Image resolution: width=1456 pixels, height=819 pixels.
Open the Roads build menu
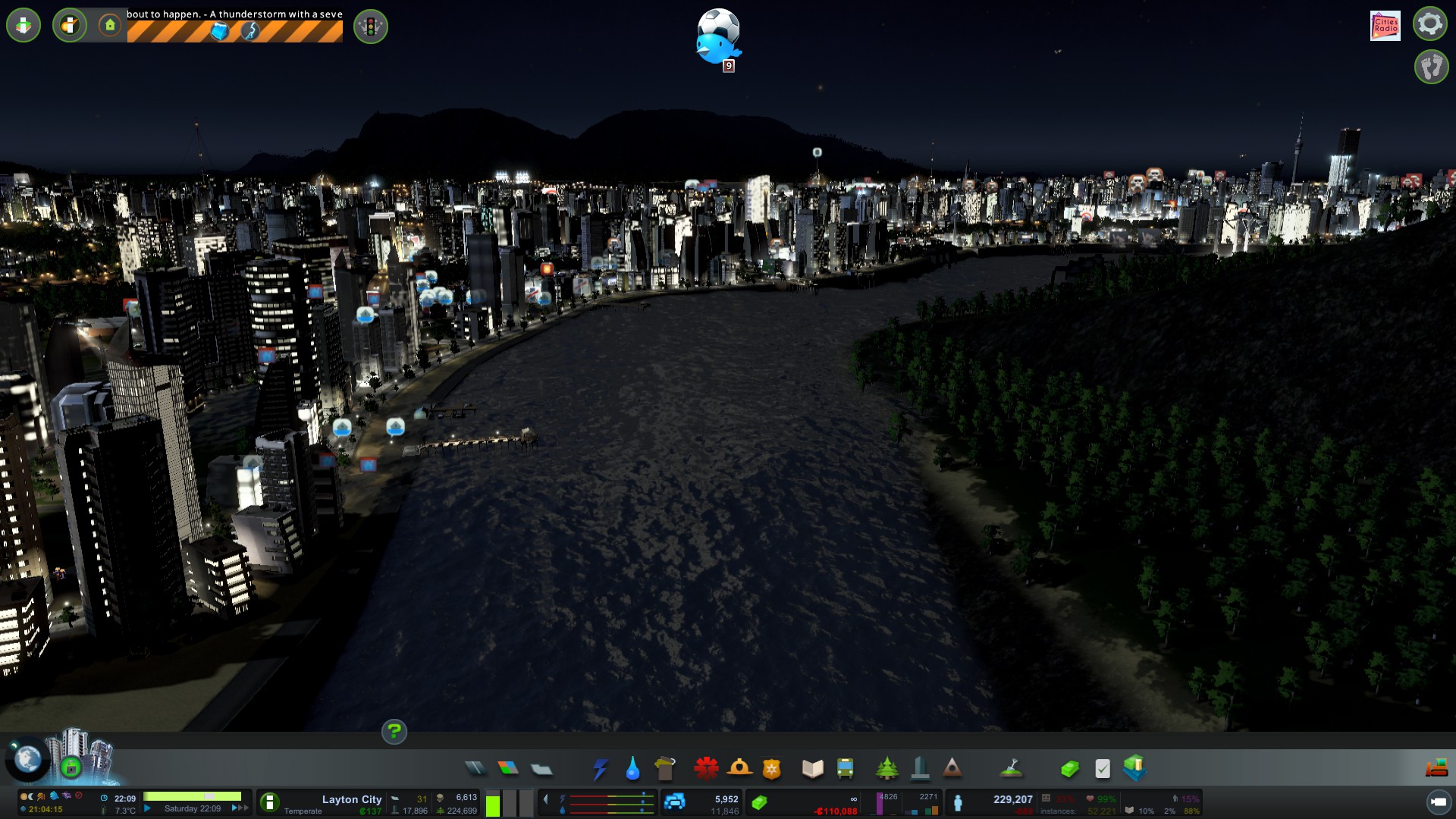pos(475,769)
